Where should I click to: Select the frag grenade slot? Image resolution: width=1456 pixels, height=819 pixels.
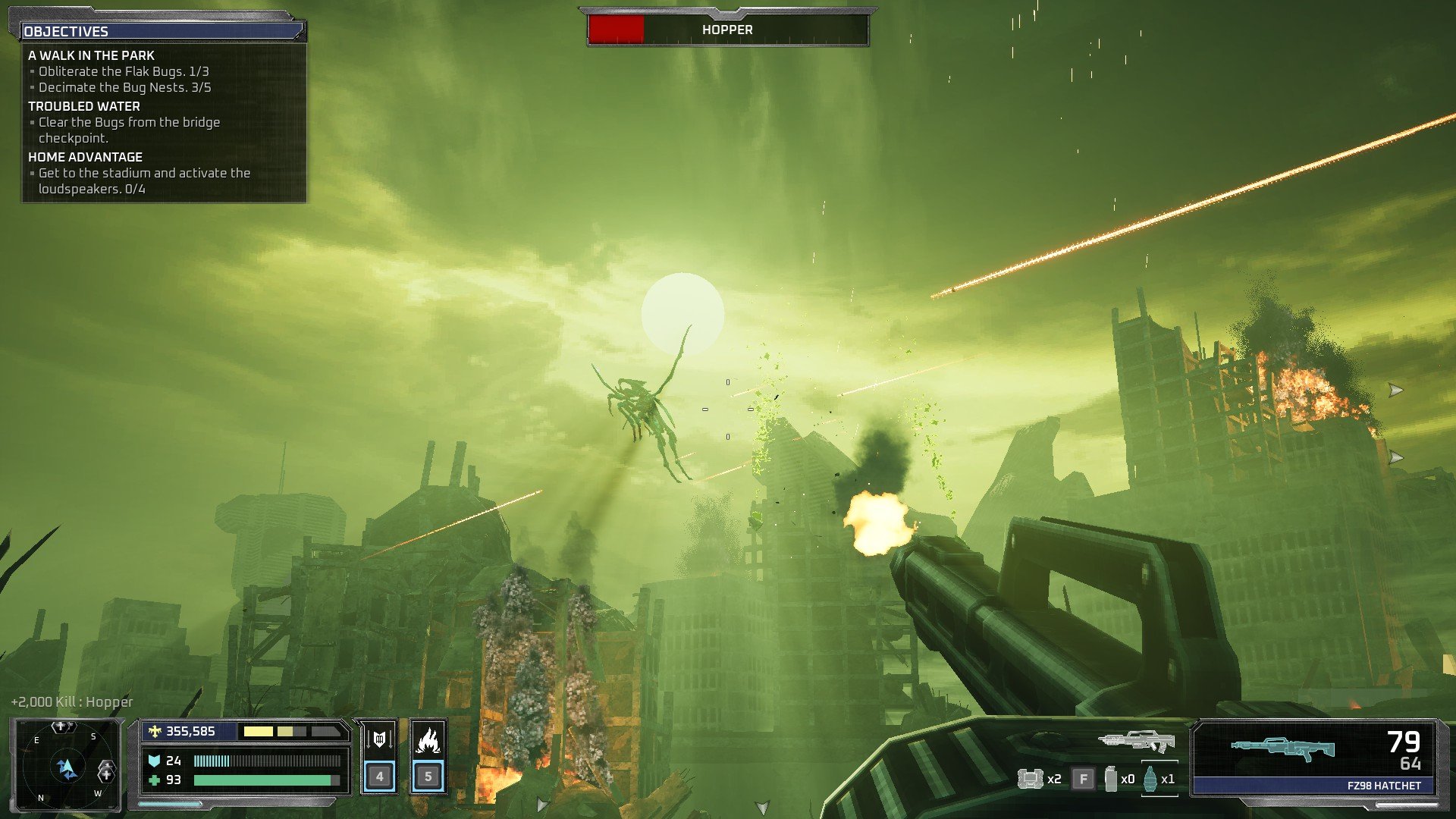pyautogui.click(x=1151, y=779)
